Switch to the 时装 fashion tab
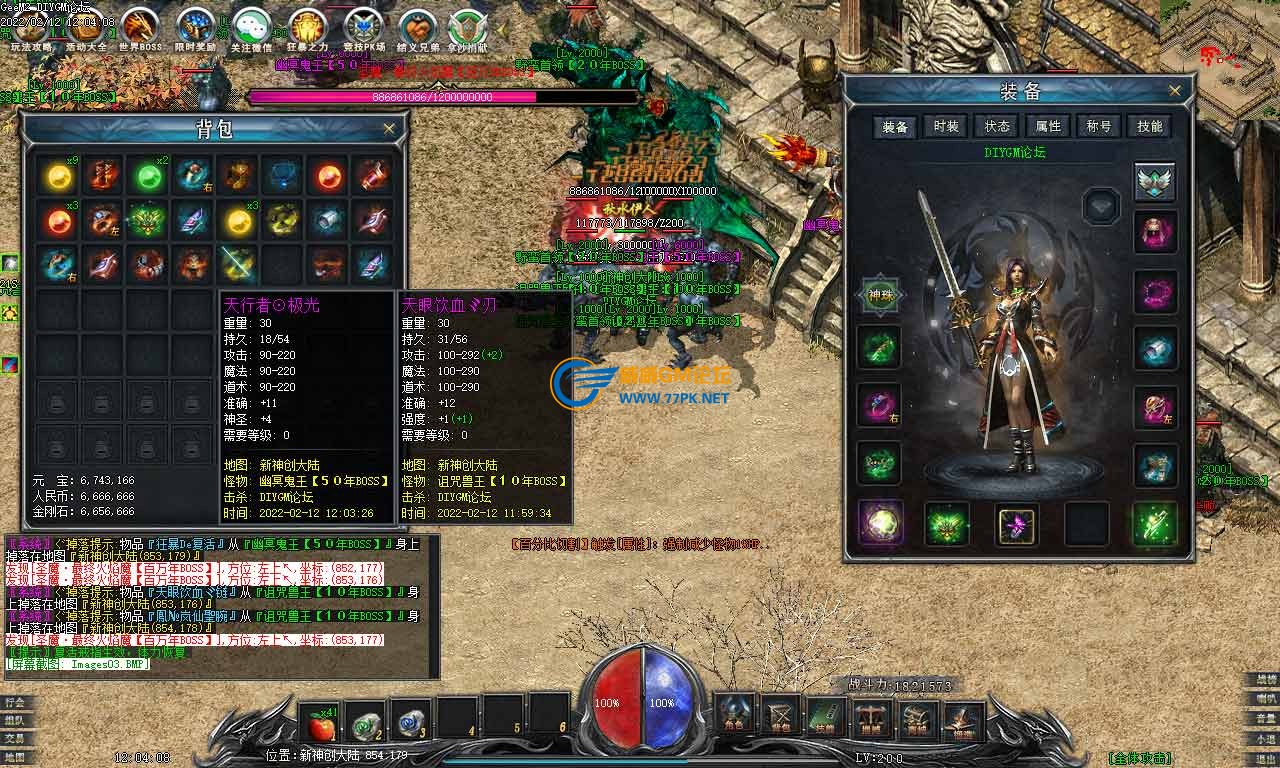This screenshot has height=768, width=1280. [x=946, y=126]
